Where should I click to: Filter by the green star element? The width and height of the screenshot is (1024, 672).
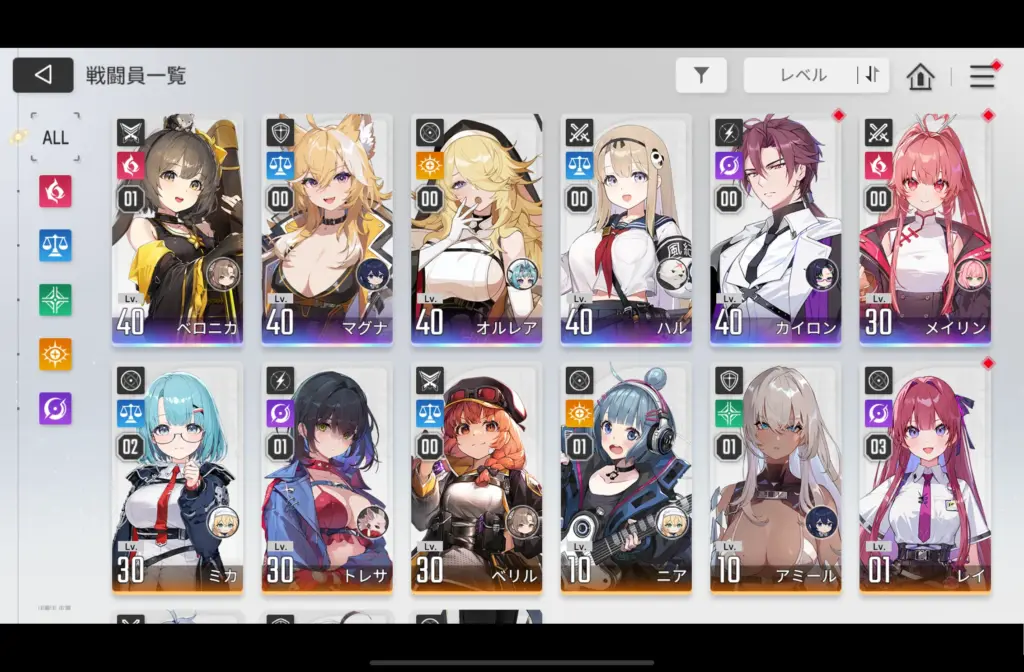(55, 299)
